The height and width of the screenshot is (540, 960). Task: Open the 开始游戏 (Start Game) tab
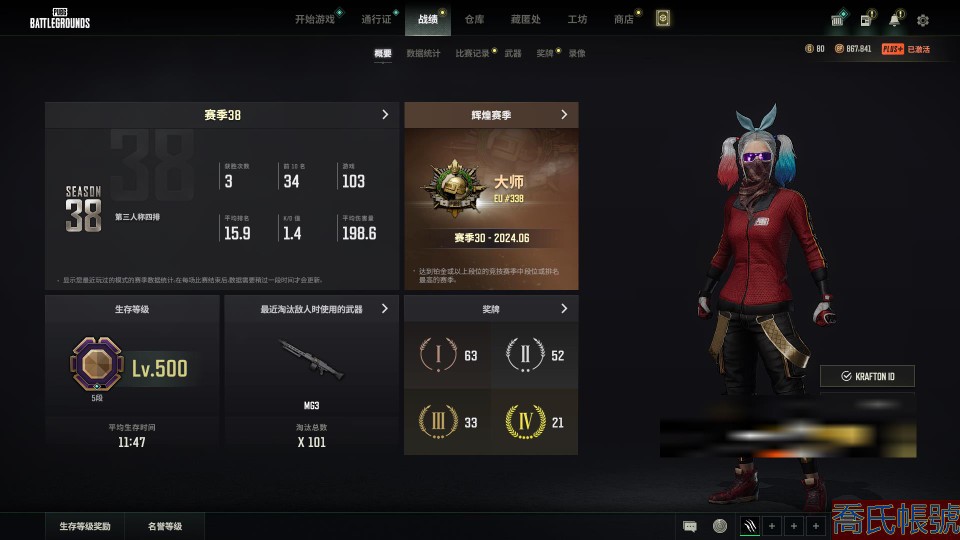(x=315, y=19)
